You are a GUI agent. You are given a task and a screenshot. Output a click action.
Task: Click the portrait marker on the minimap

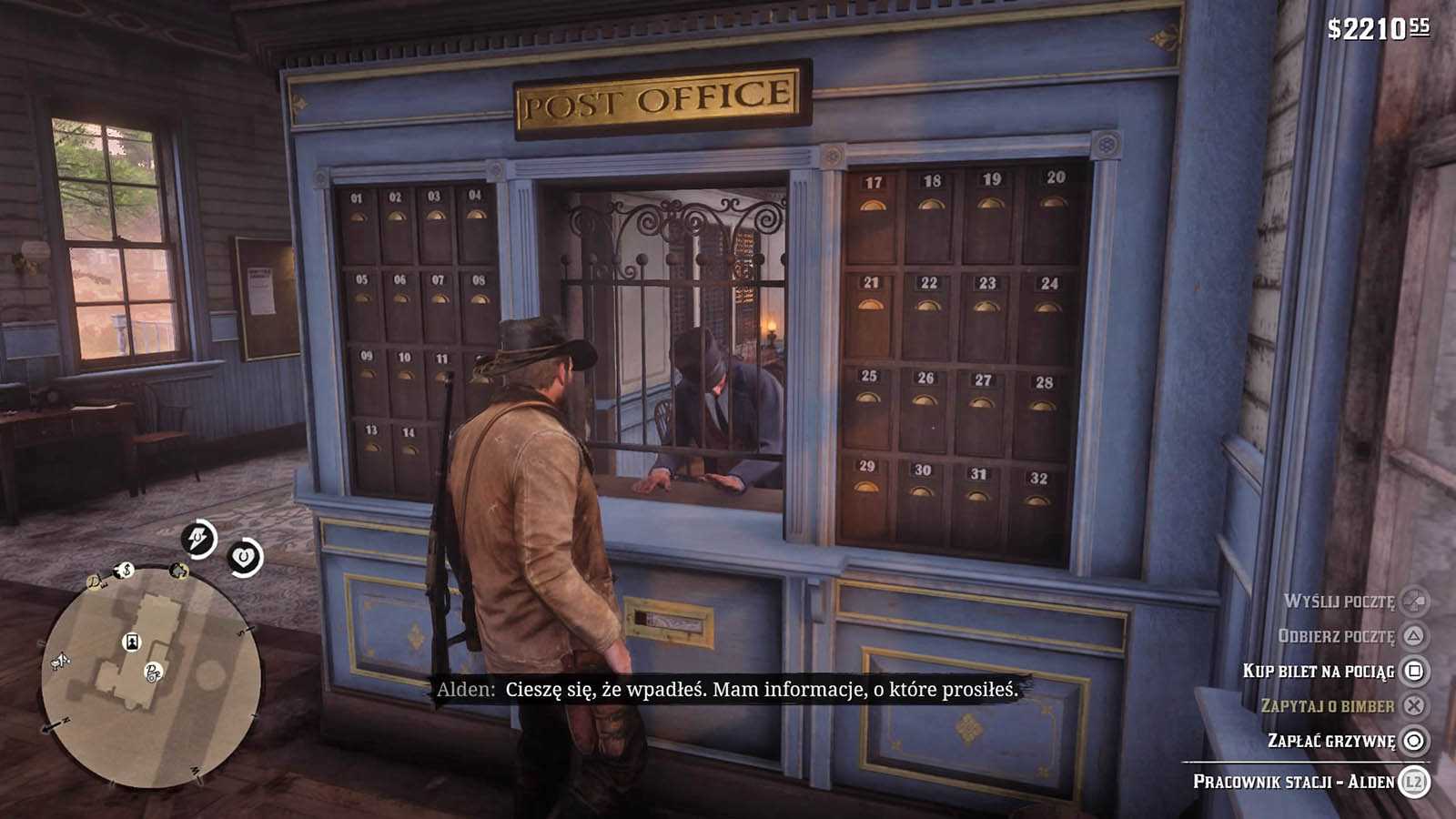(133, 642)
